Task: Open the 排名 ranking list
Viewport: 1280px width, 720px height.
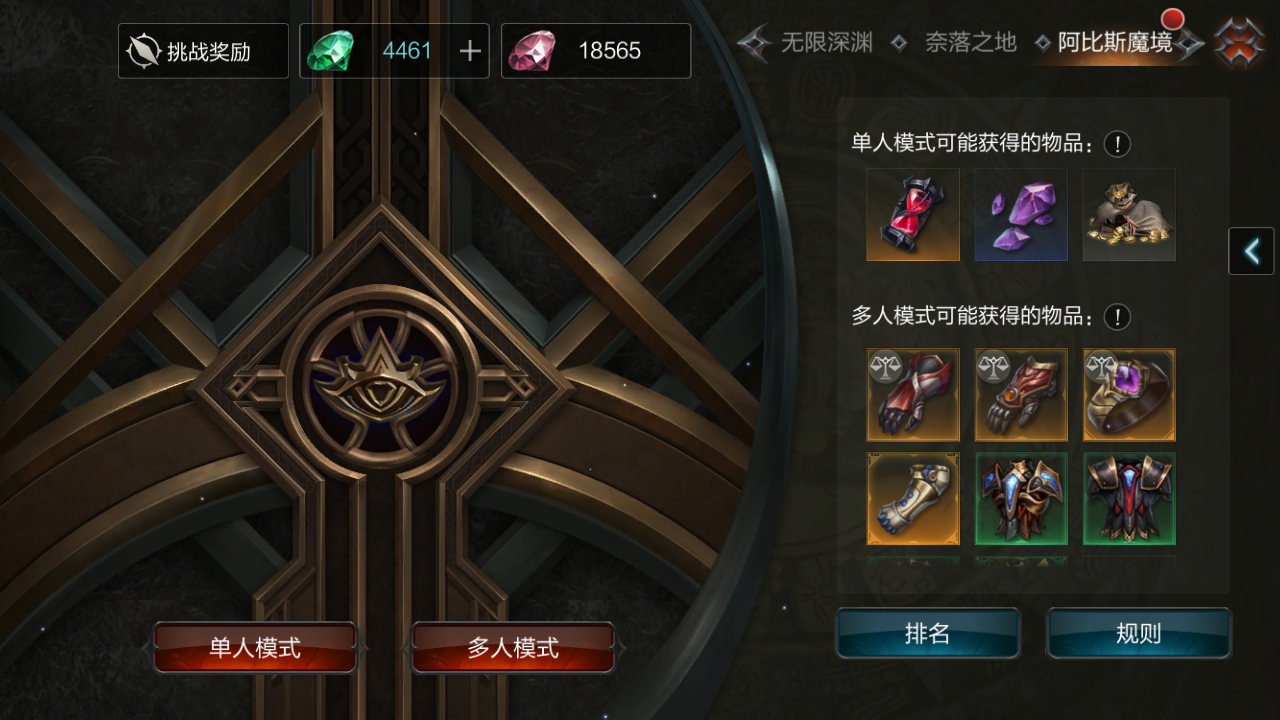Action: pyautogui.click(x=928, y=634)
